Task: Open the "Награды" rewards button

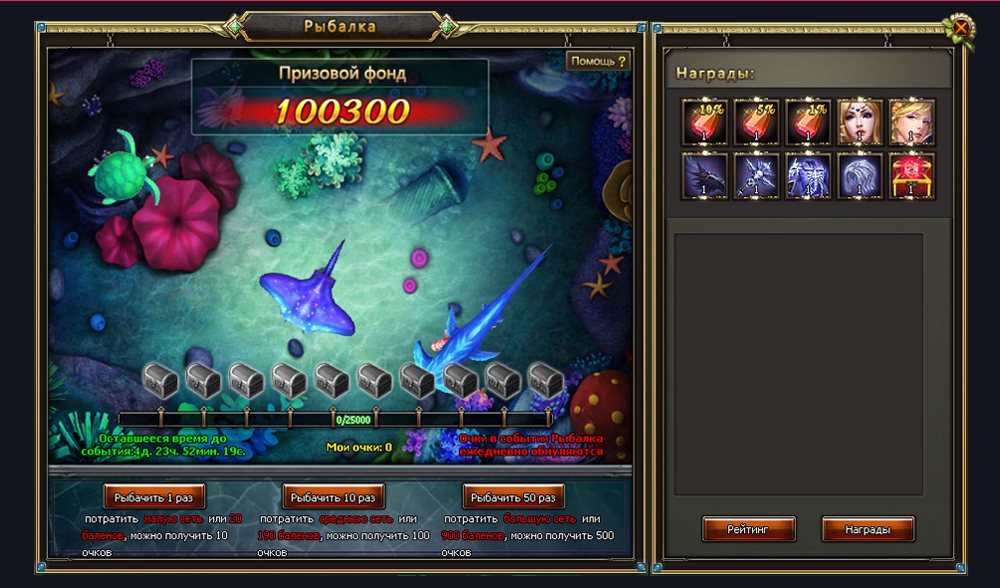Action: pos(869,529)
